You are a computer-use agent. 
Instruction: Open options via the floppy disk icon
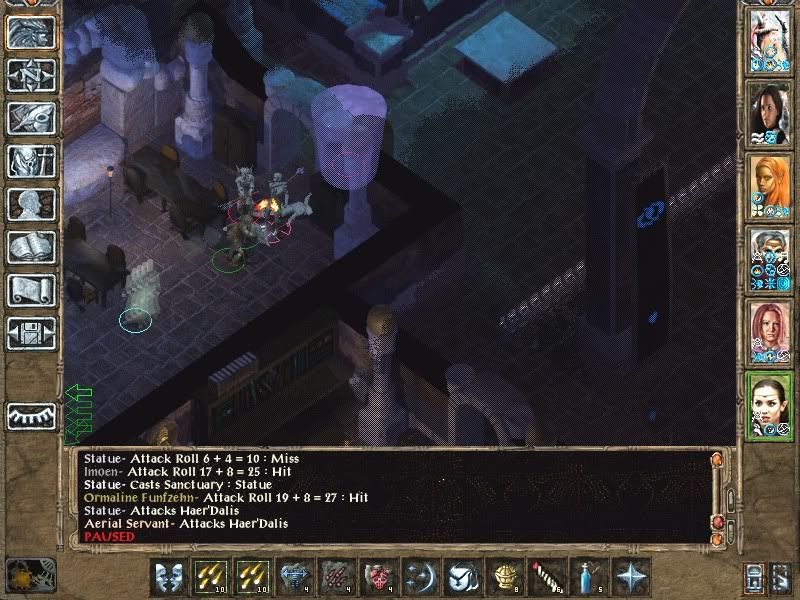pyautogui.click(x=31, y=332)
